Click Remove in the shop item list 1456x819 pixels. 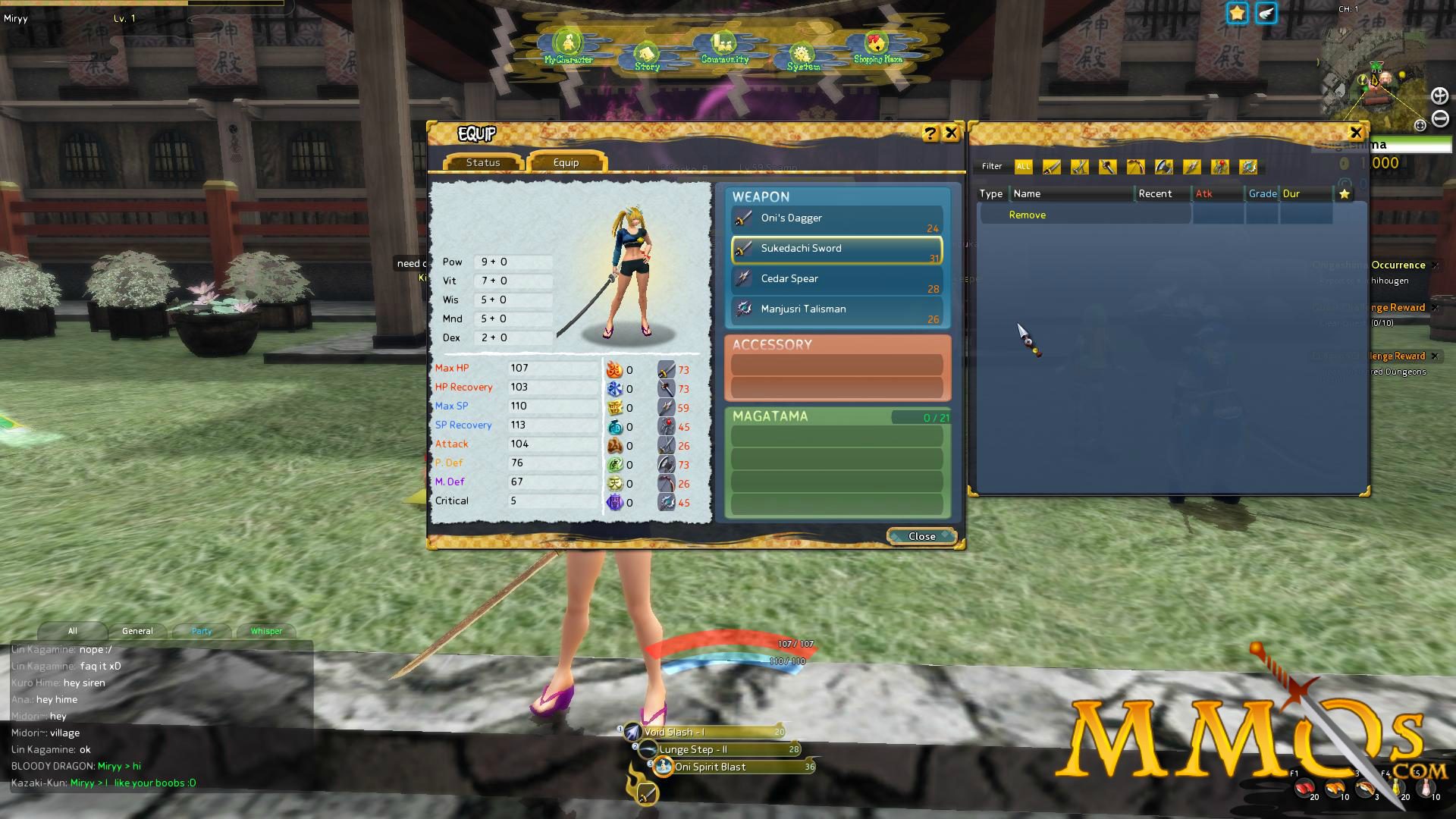click(x=1028, y=215)
